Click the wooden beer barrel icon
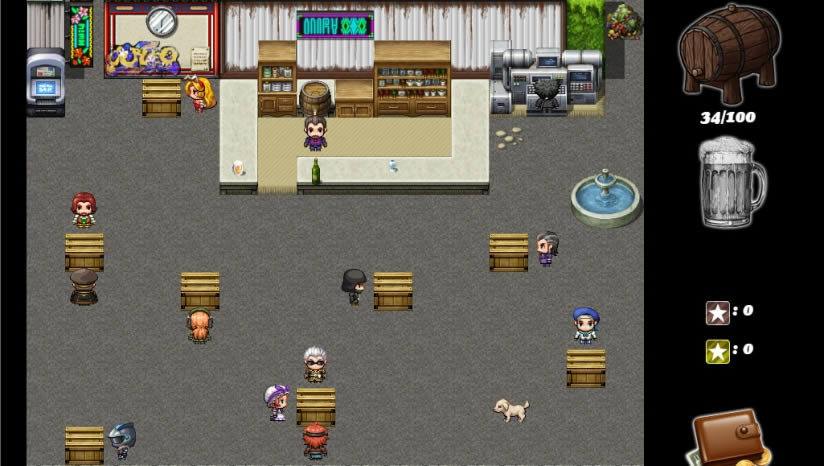The width and height of the screenshot is (824, 466). point(728,54)
